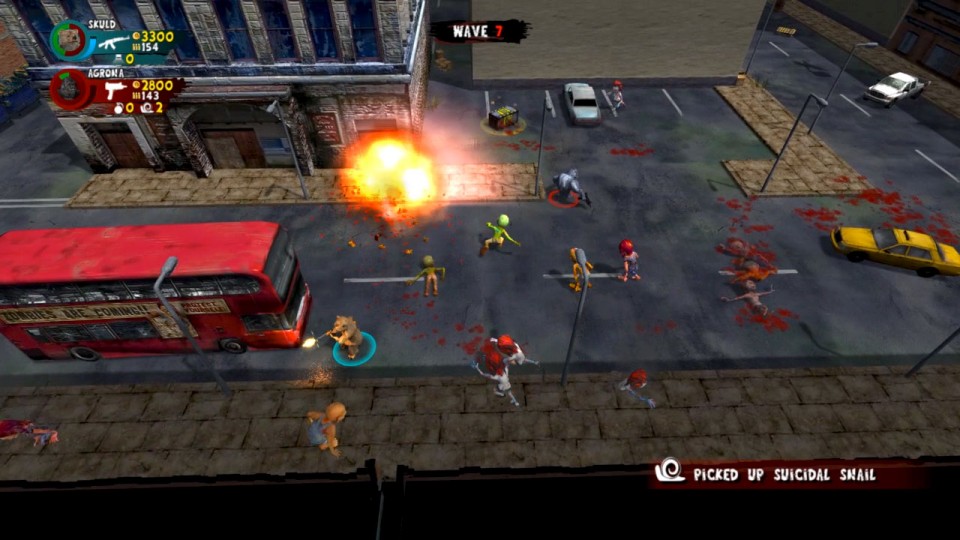This screenshot has height=540, width=960.
Task: Click the snail icon in the pickup notification
Action: [x=669, y=470]
